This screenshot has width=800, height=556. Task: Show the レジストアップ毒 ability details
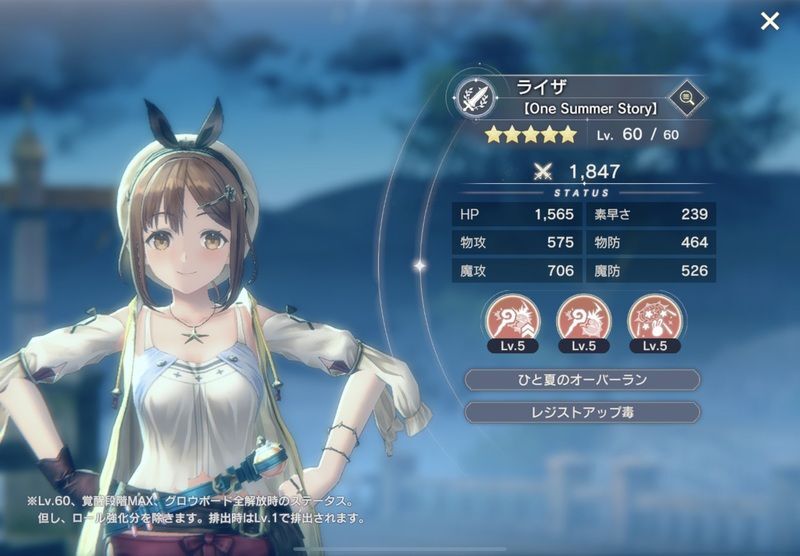[x=583, y=412]
